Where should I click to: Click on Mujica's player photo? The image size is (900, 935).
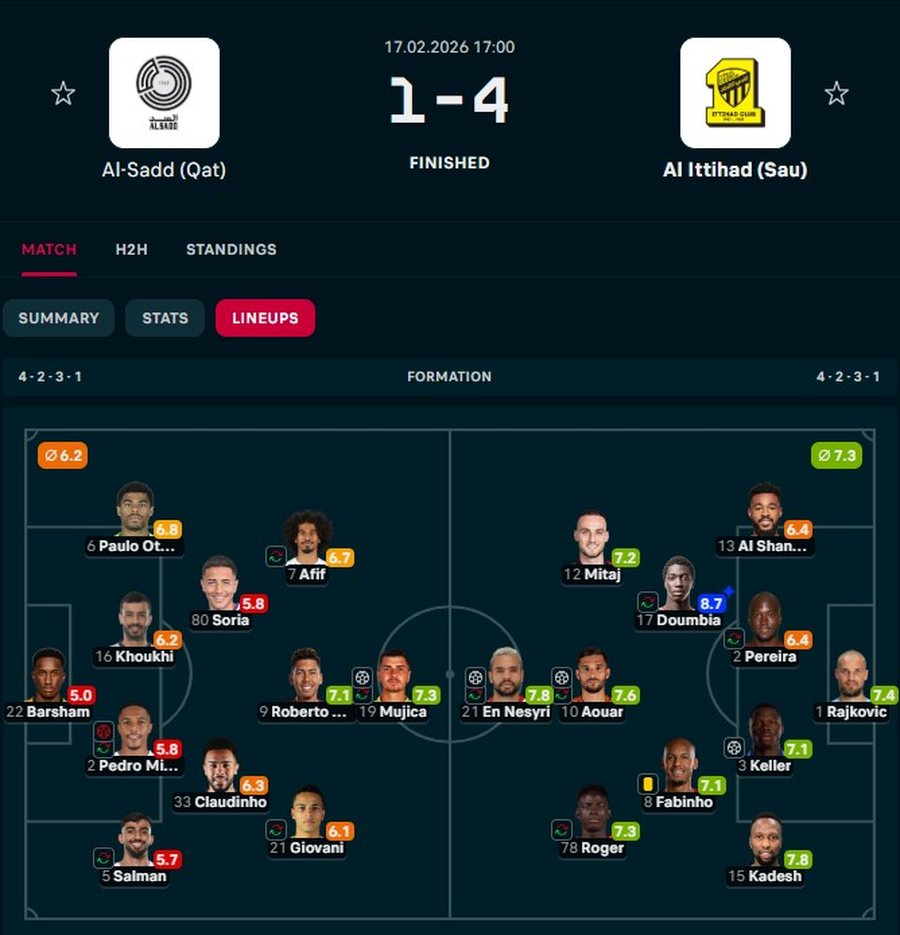pyautogui.click(x=393, y=675)
